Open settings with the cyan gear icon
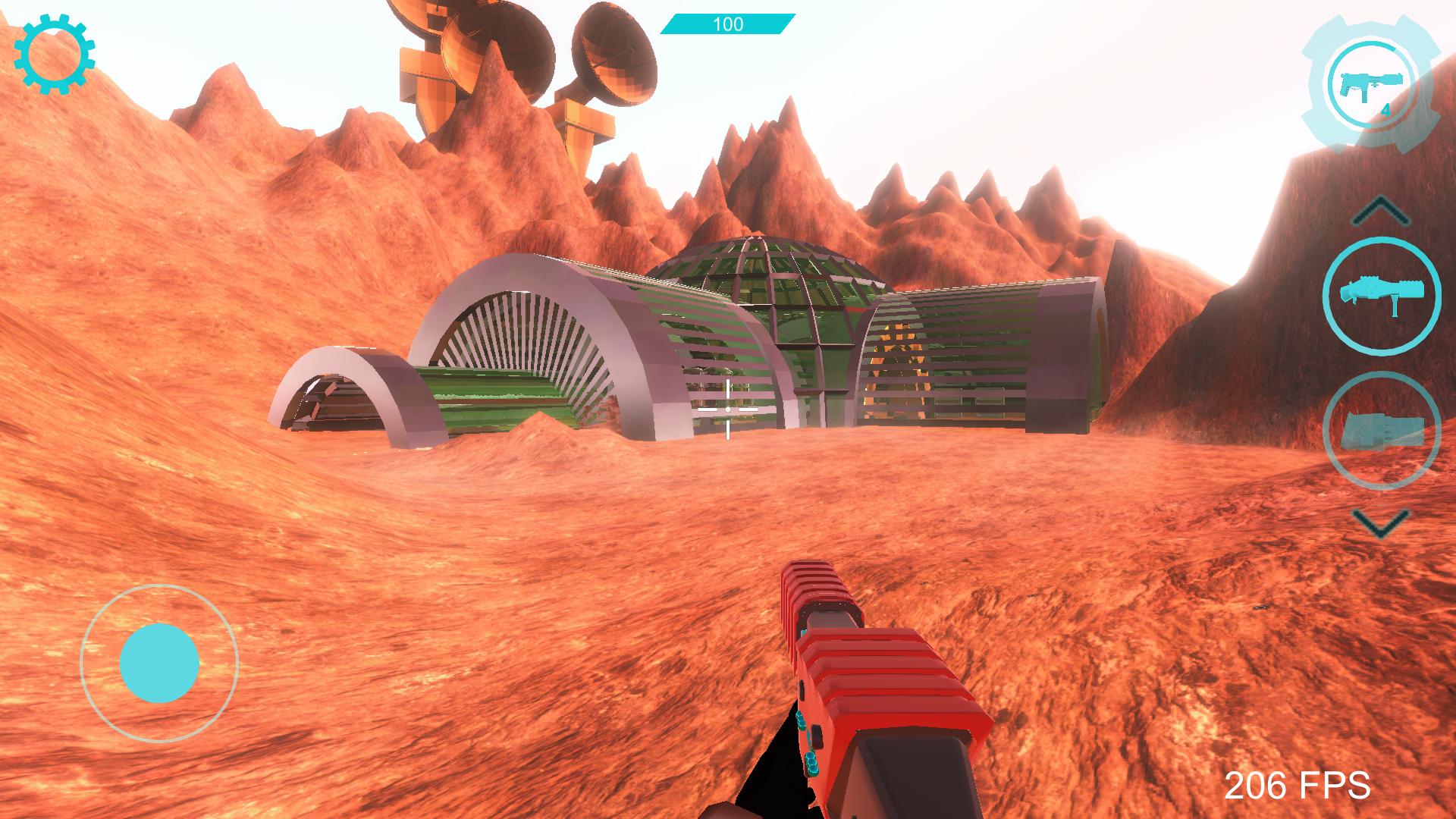This screenshot has height=819, width=1456. [55, 55]
